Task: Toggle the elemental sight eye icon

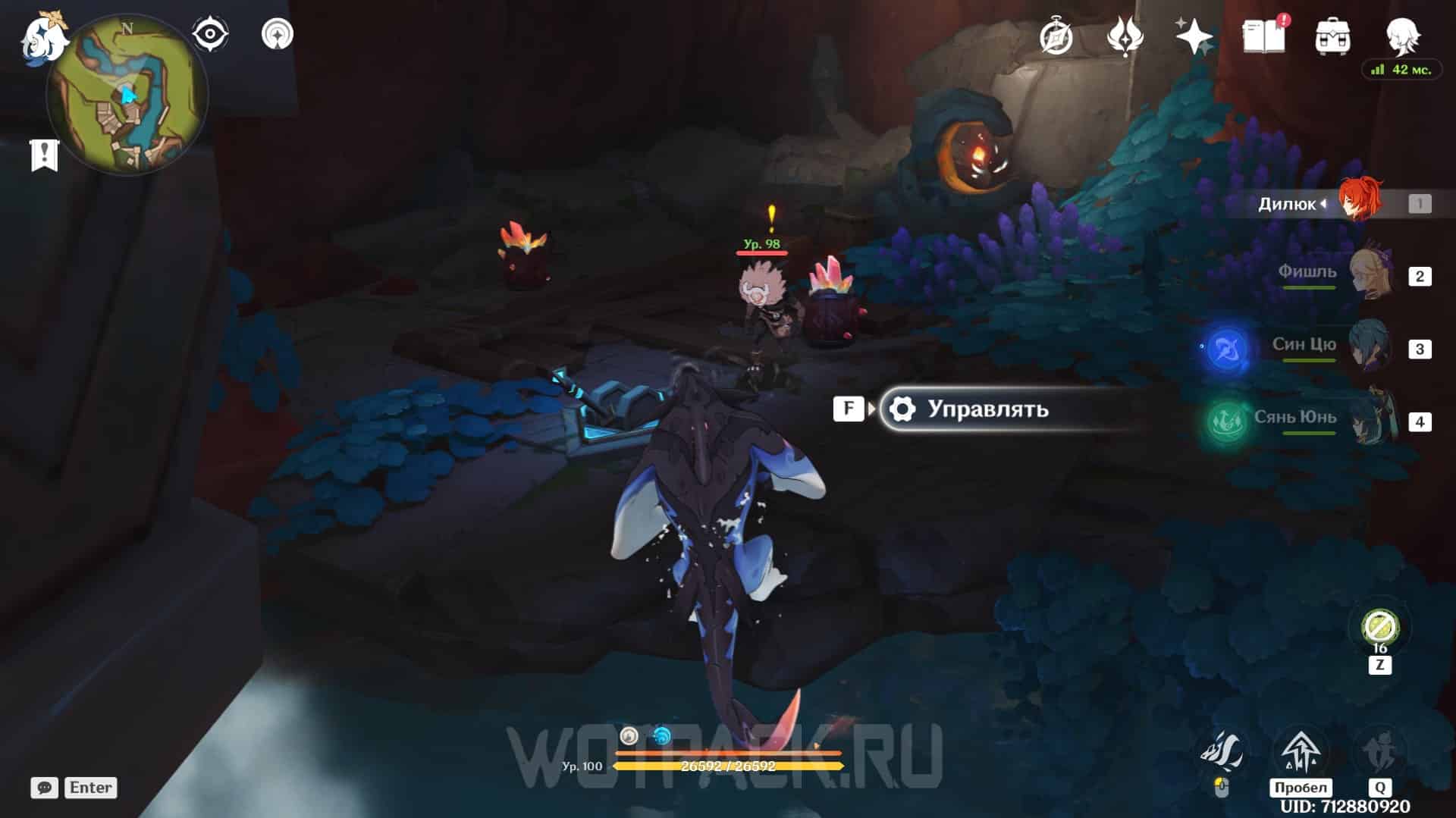Action: (x=209, y=35)
